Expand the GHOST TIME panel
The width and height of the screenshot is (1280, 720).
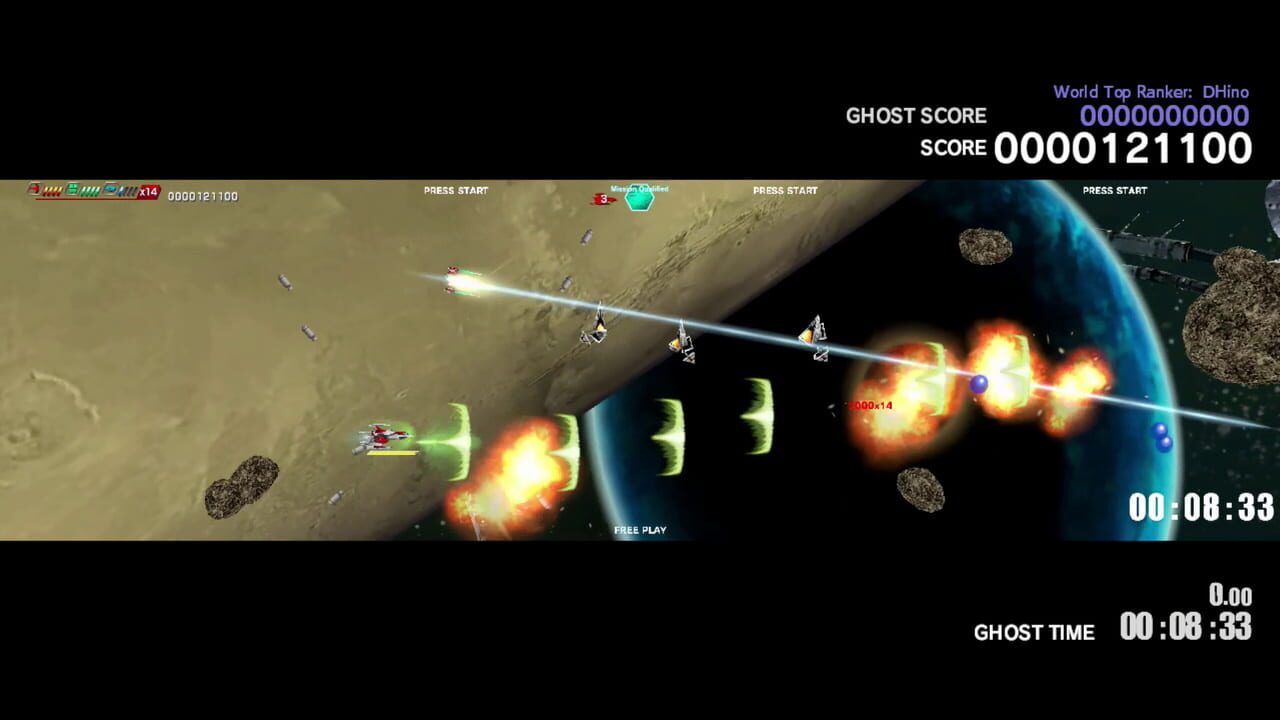(1034, 632)
